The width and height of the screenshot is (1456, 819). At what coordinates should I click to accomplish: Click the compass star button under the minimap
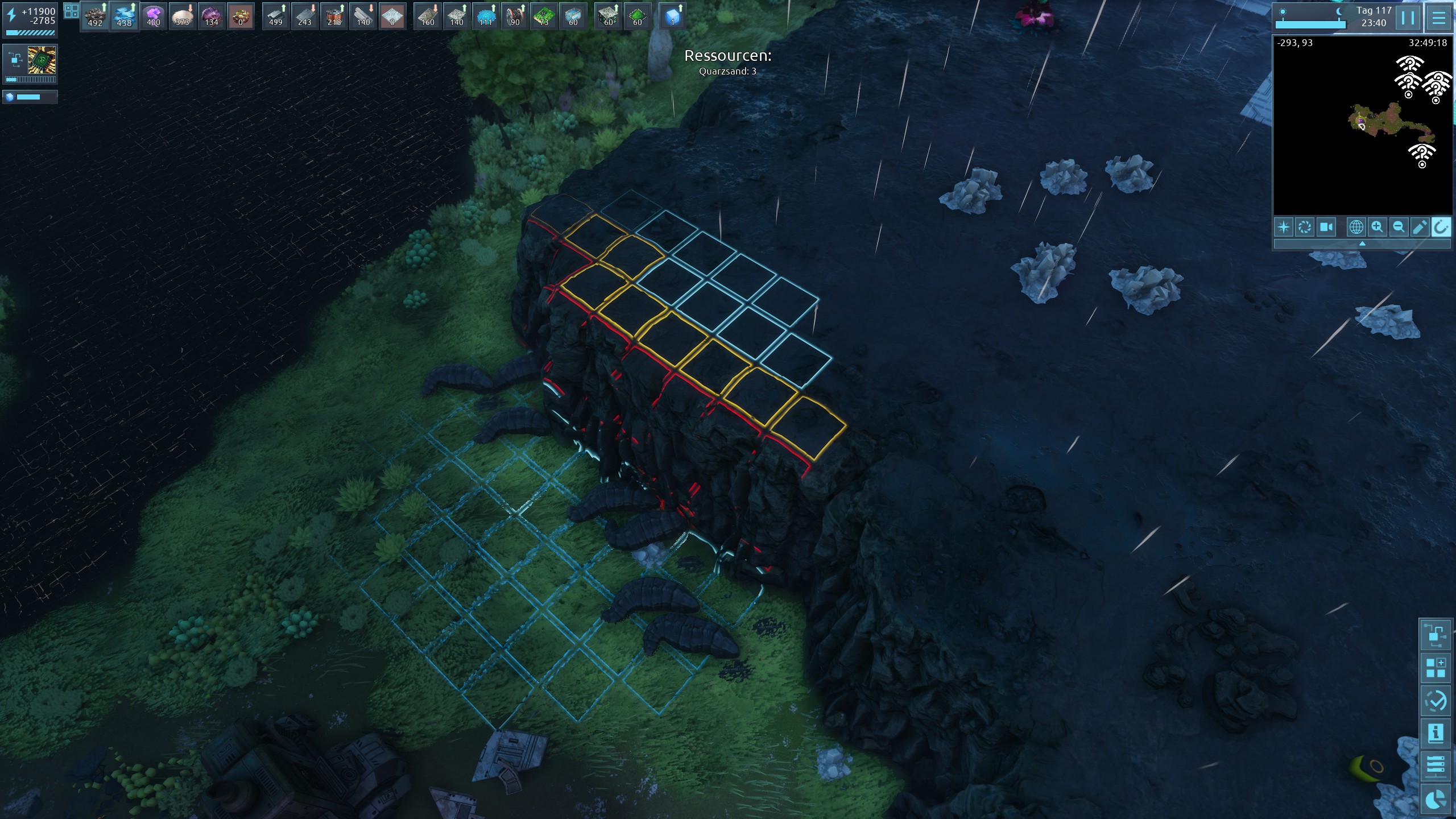click(x=1284, y=227)
